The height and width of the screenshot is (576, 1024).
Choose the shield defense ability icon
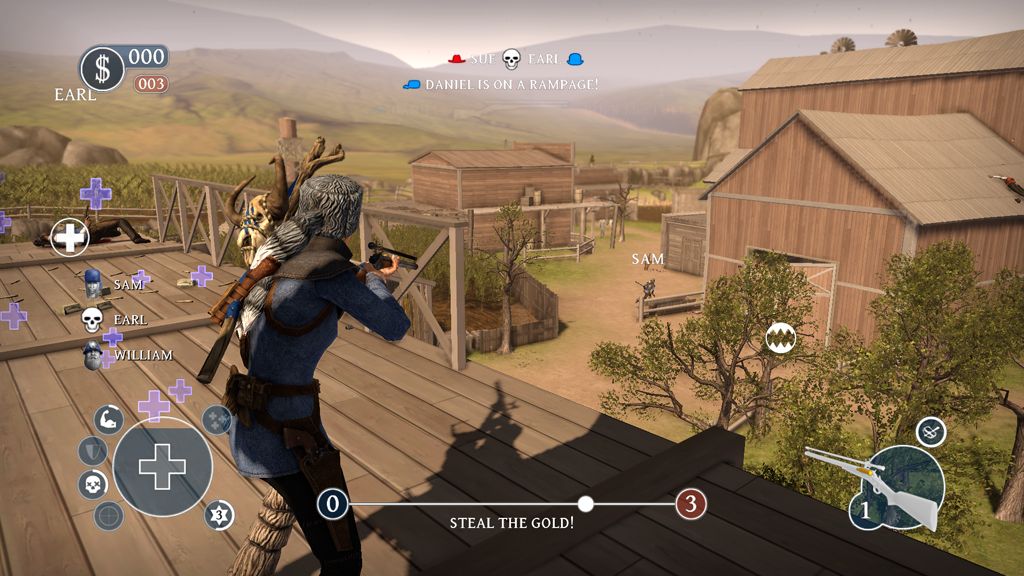[92, 451]
